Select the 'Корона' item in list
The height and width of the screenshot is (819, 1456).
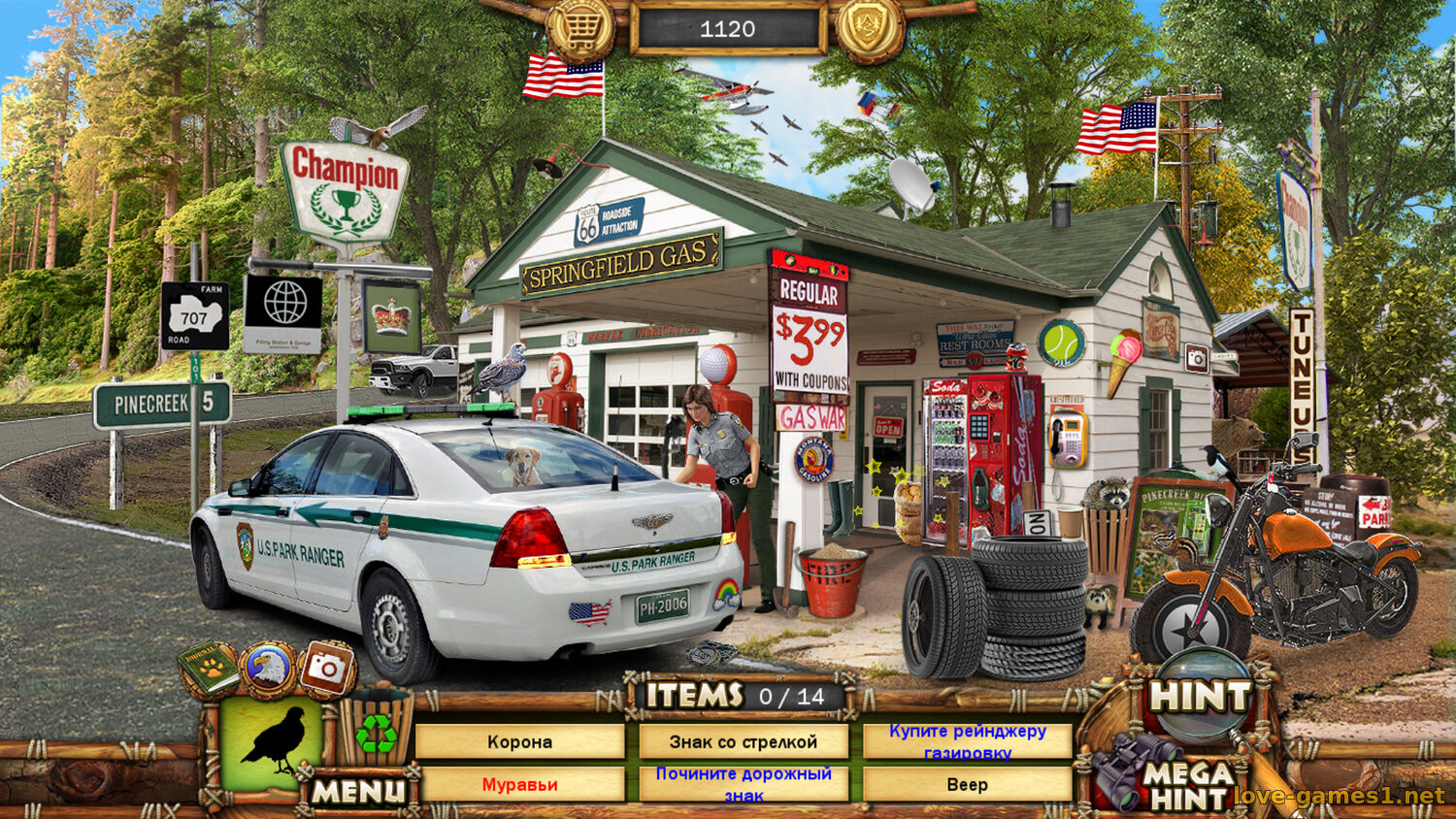click(519, 742)
